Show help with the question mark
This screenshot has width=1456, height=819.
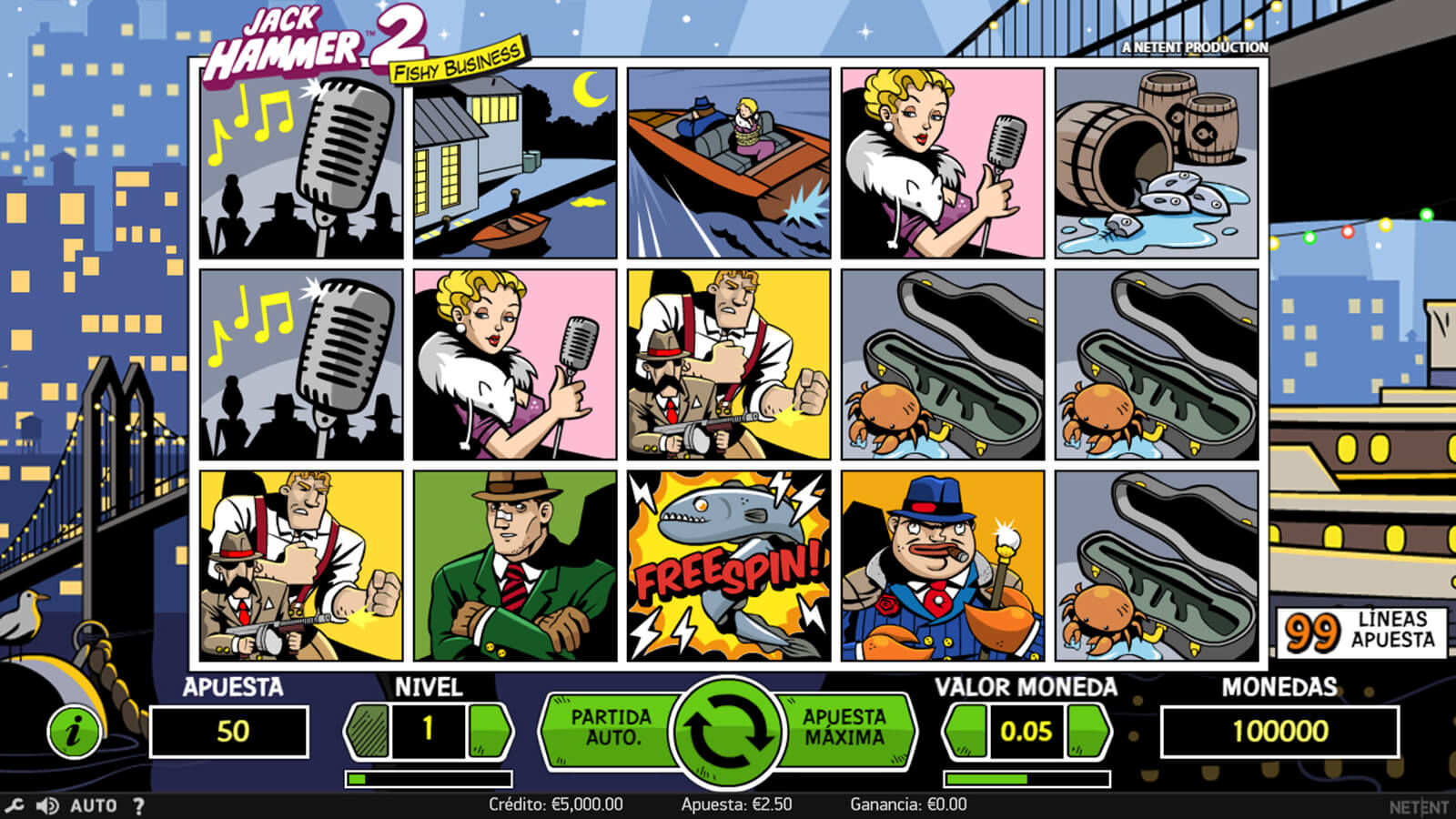point(138,805)
